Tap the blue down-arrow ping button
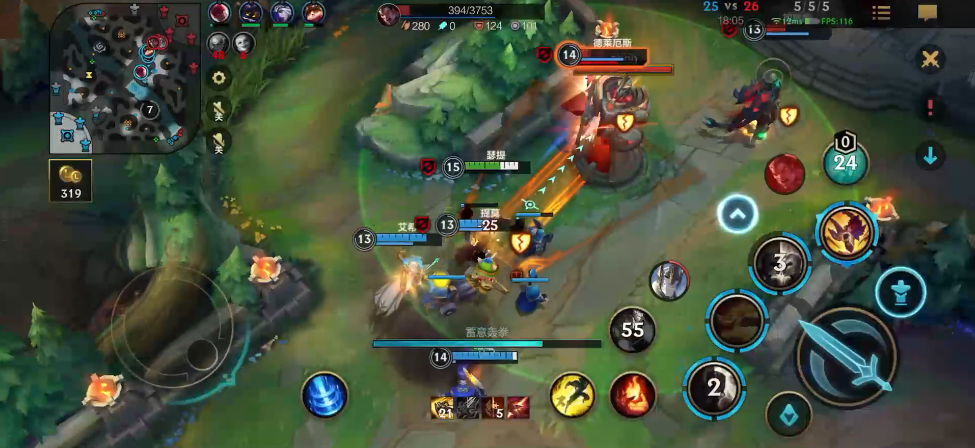The width and height of the screenshot is (975, 448). pos(930,155)
